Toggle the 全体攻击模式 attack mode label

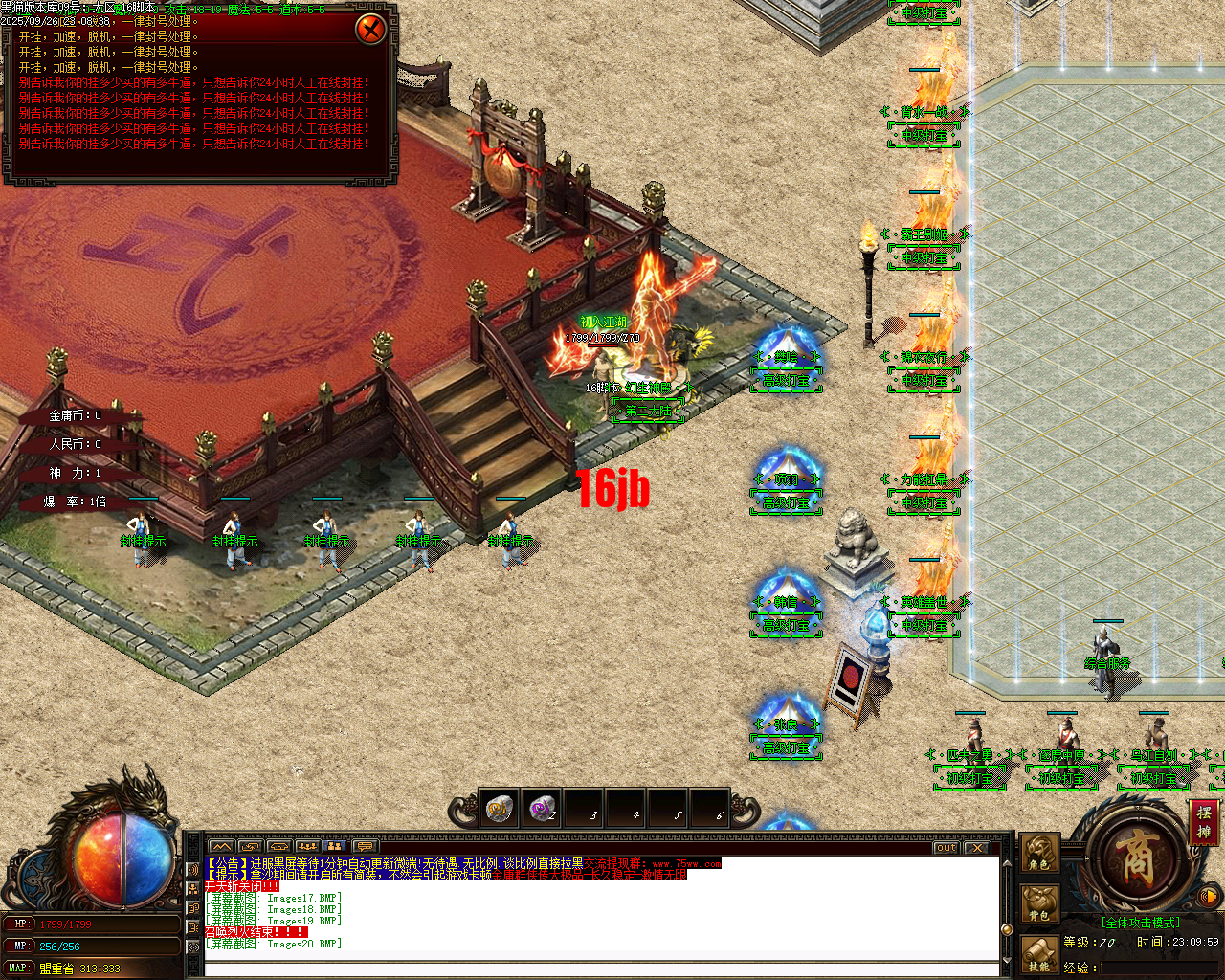1142,922
